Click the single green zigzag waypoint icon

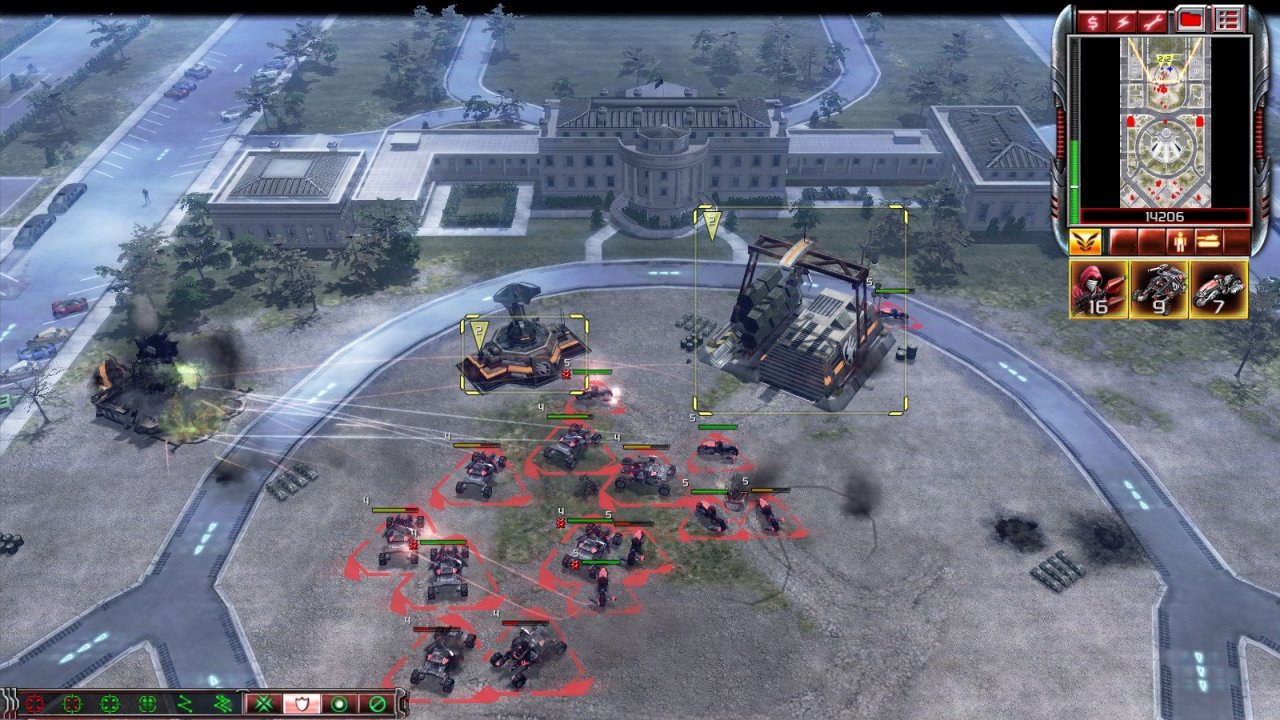click(184, 704)
